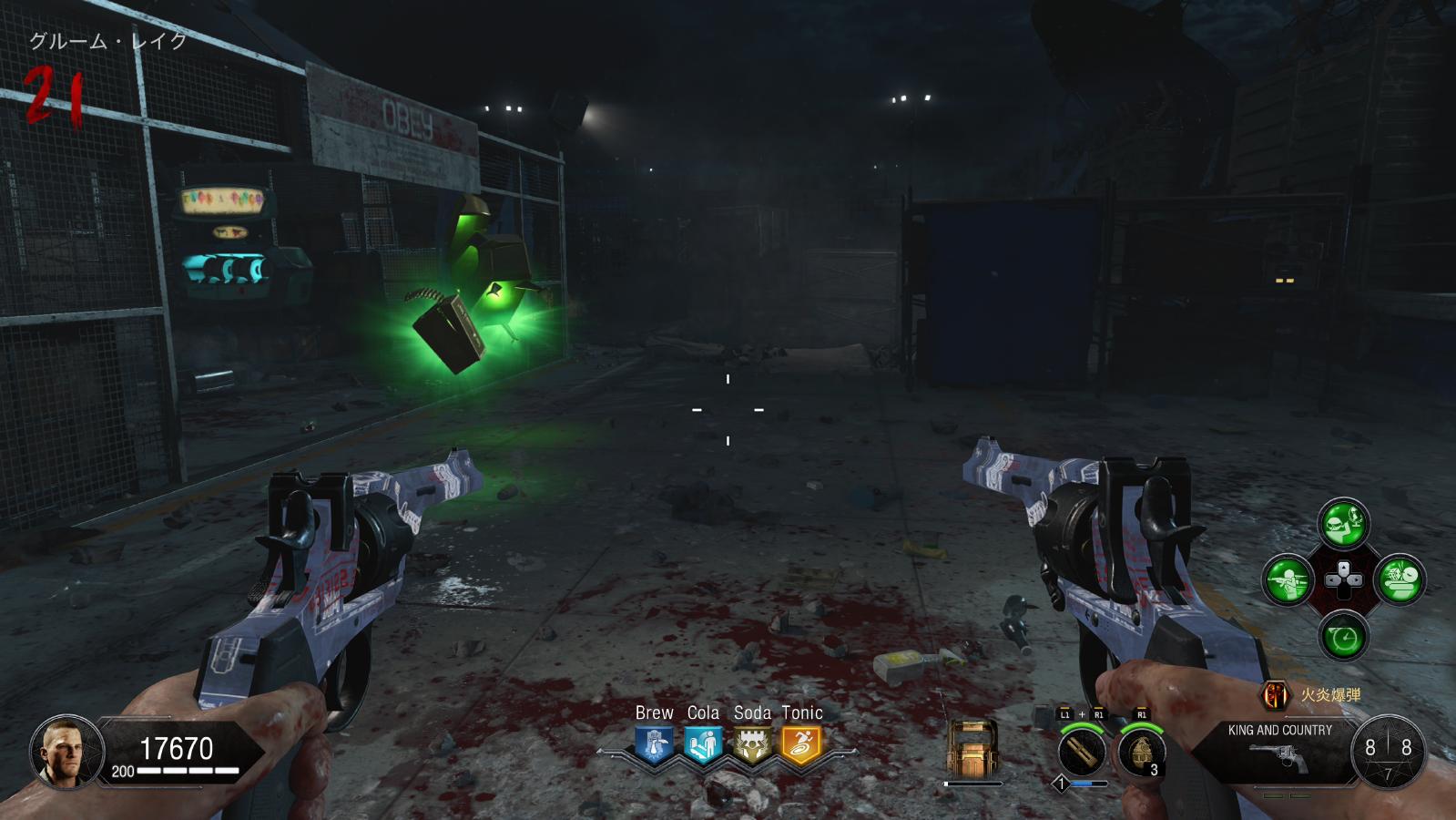Viewport: 1456px width, 820px height.
Task: Click the shield armor icon
Action: click(972, 749)
